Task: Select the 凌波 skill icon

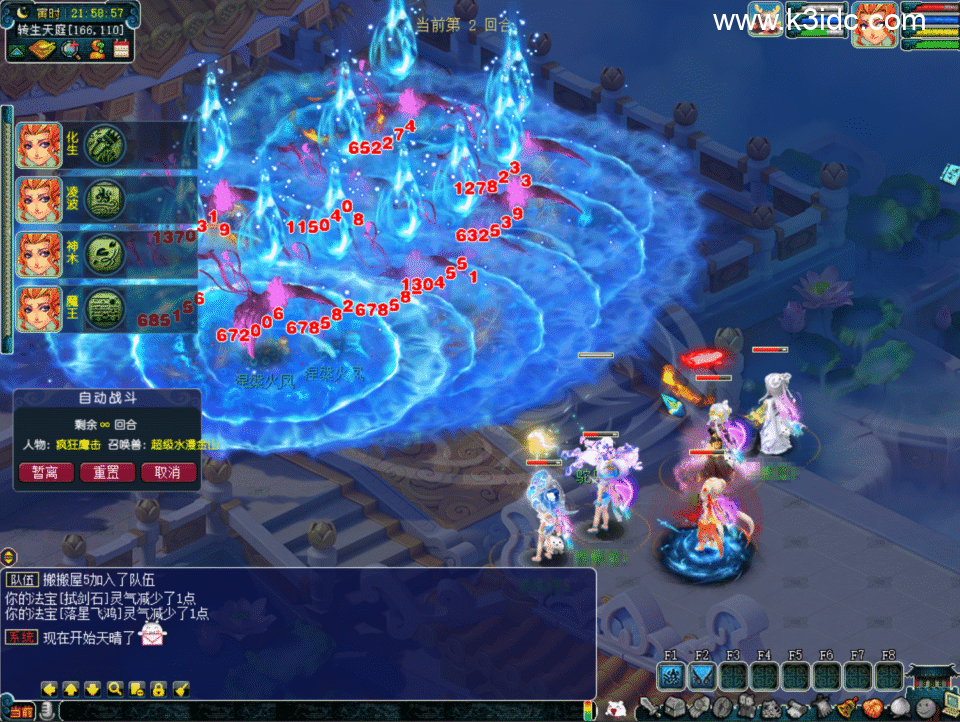Action: (x=104, y=200)
